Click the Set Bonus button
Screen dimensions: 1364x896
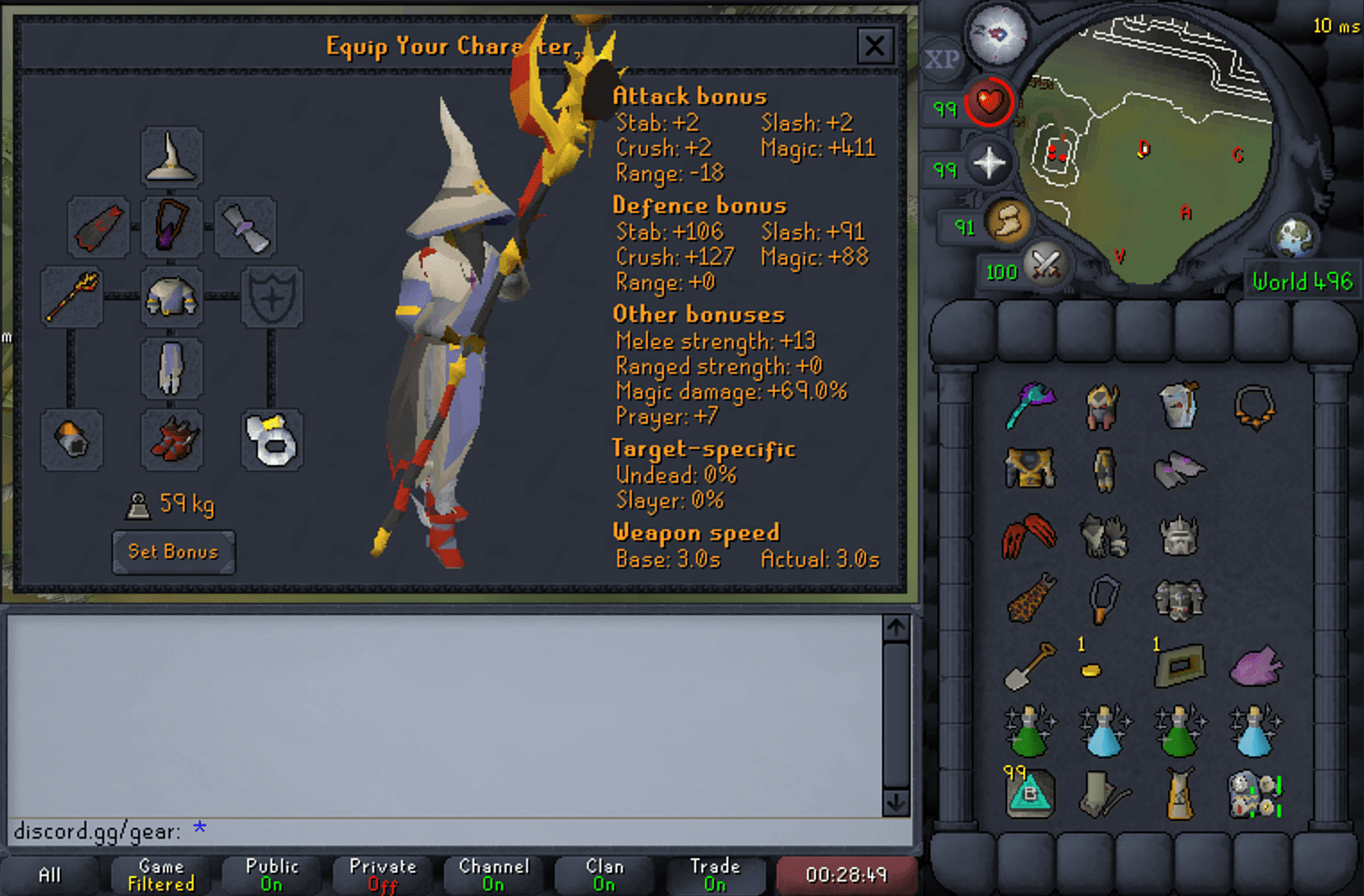coord(173,552)
